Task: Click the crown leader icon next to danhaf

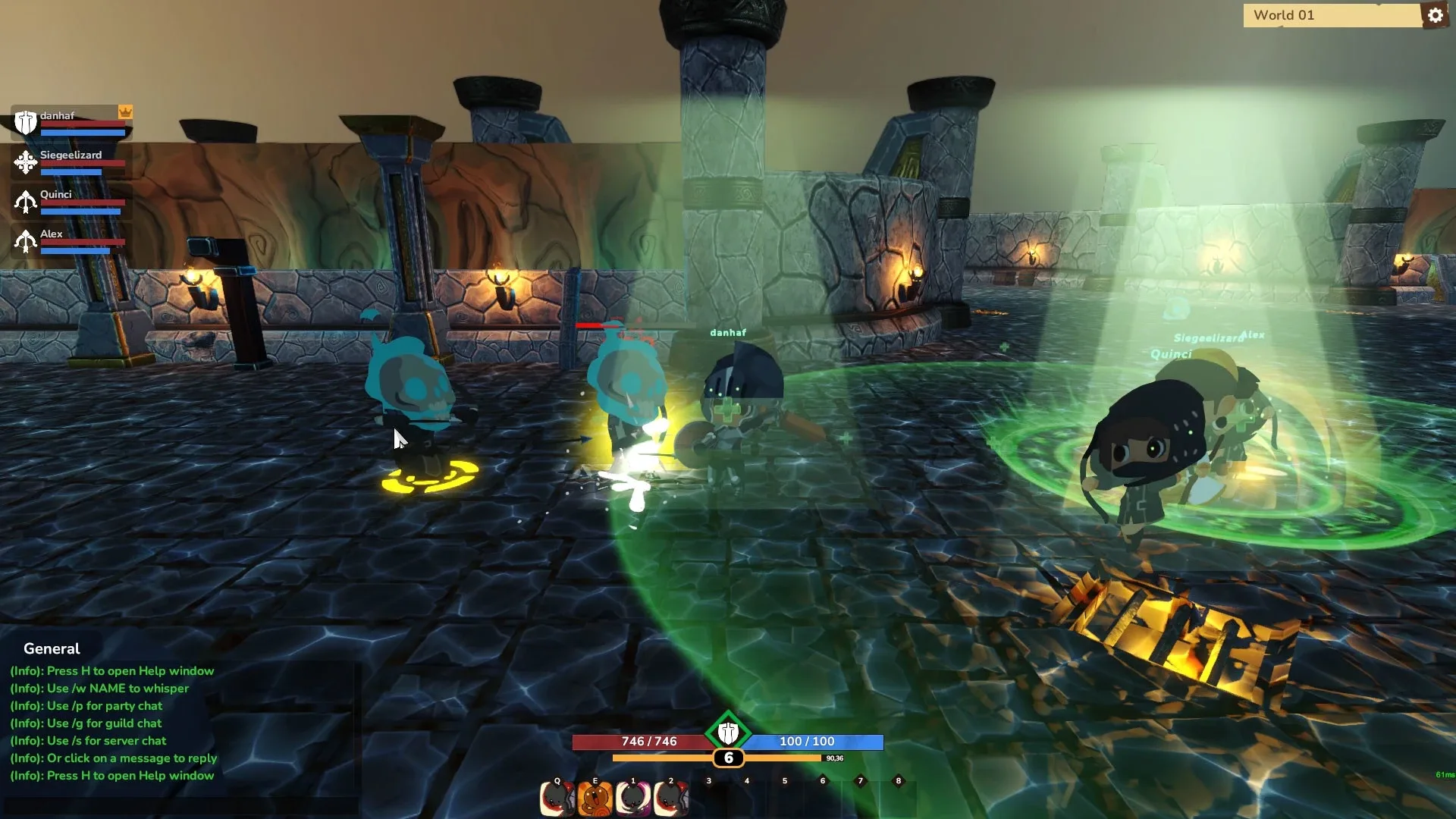Action: 127,110
